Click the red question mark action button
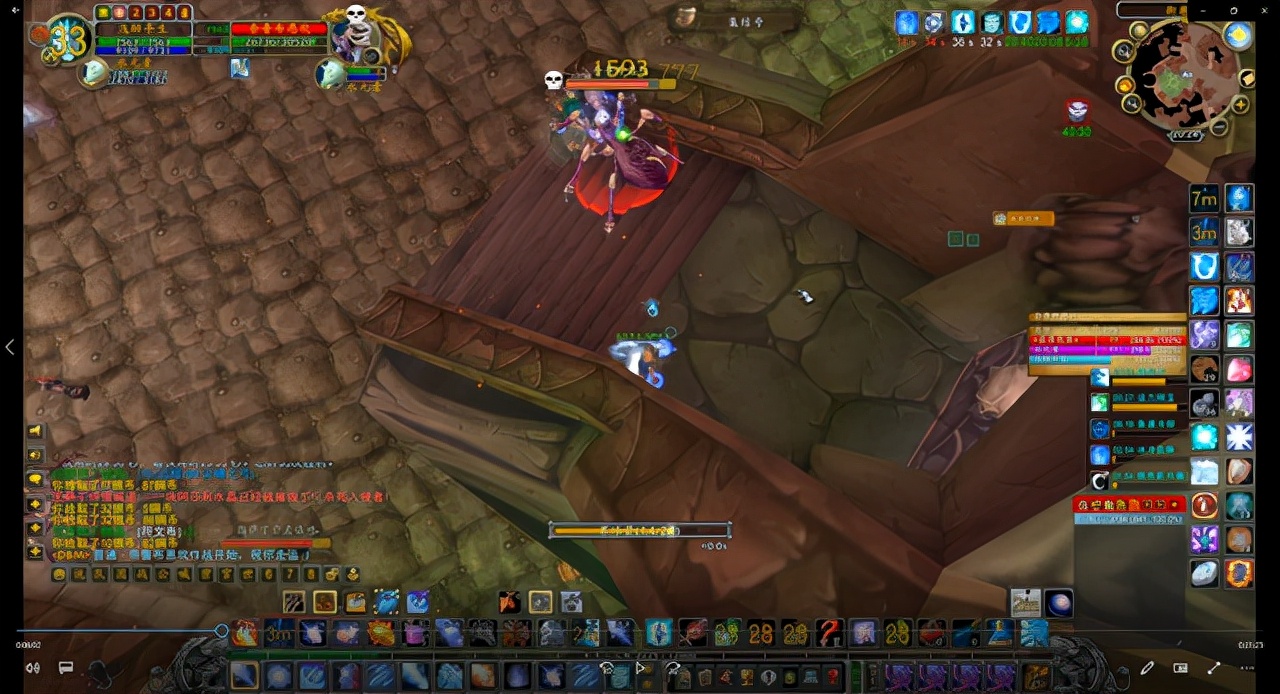 pyautogui.click(x=830, y=633)
